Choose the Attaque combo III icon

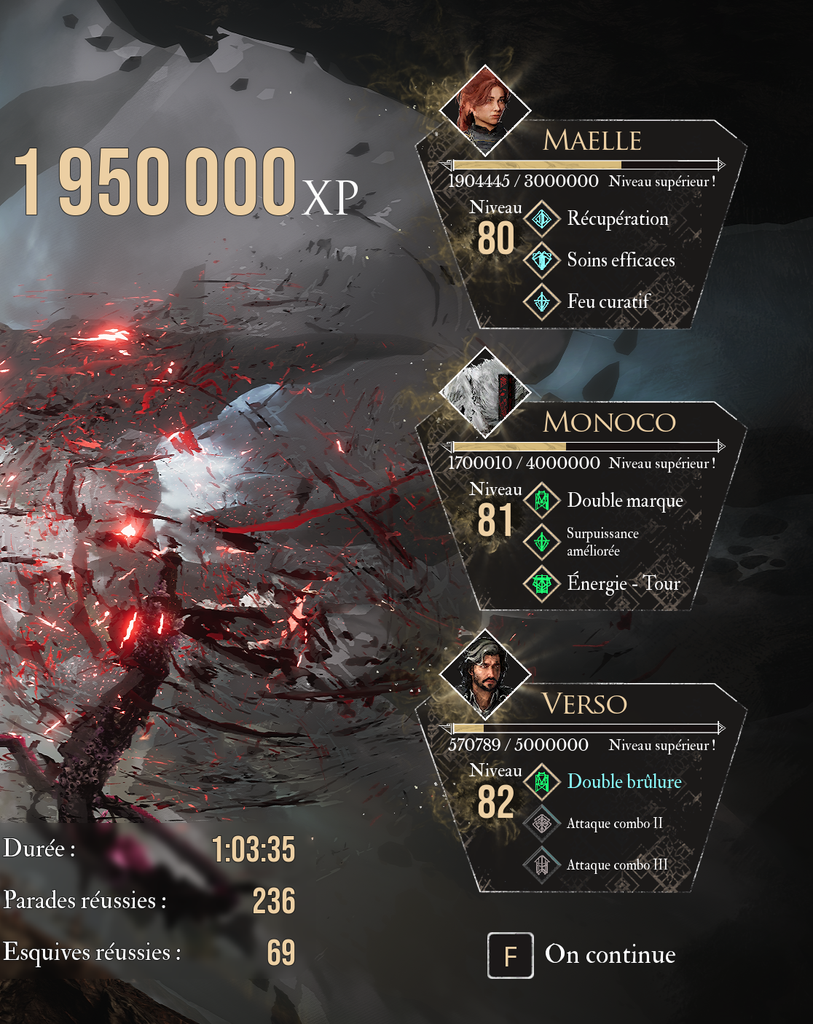coord(542,865)
